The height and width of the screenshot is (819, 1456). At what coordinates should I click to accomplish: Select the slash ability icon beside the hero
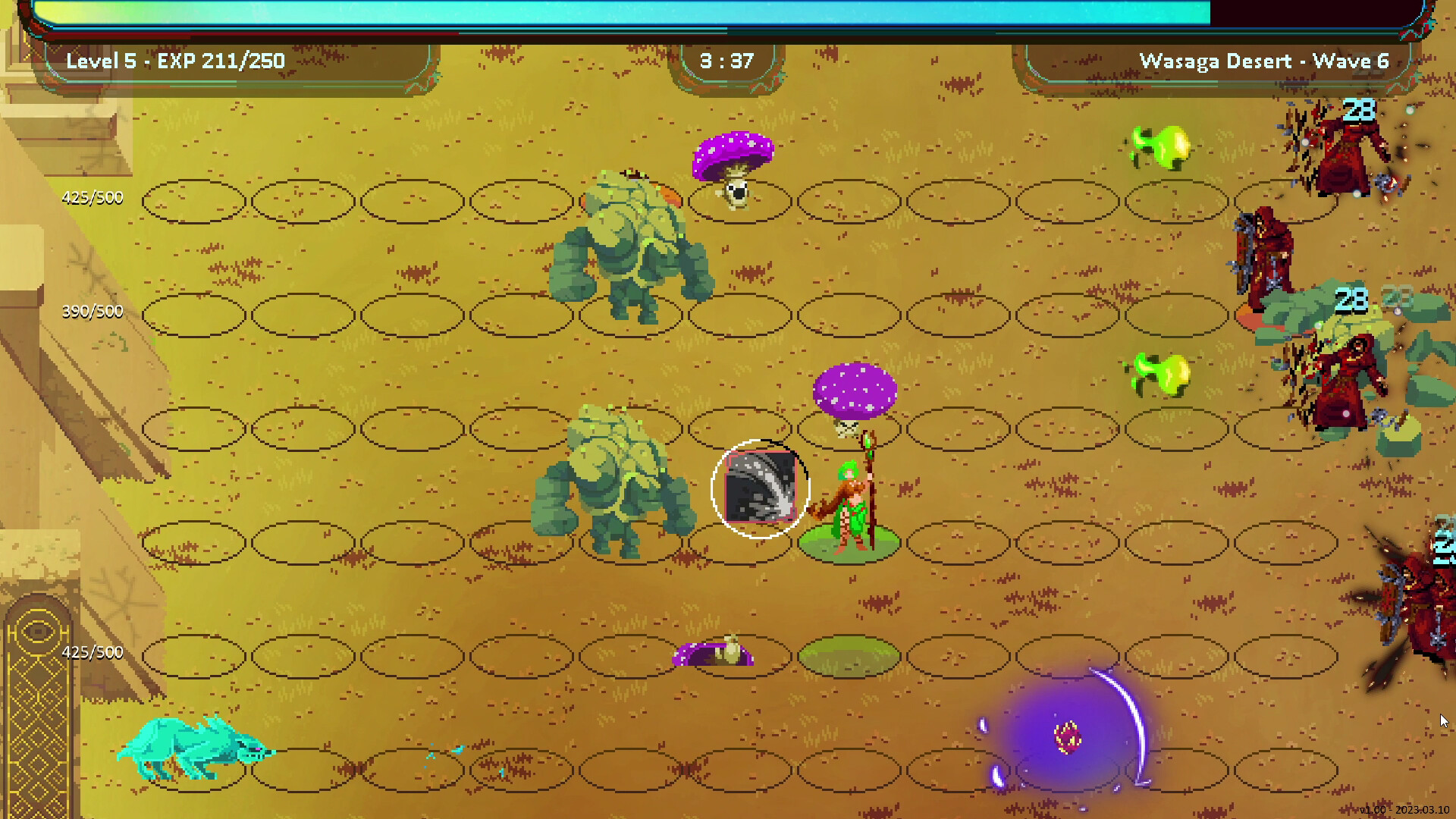pos(759,489)
